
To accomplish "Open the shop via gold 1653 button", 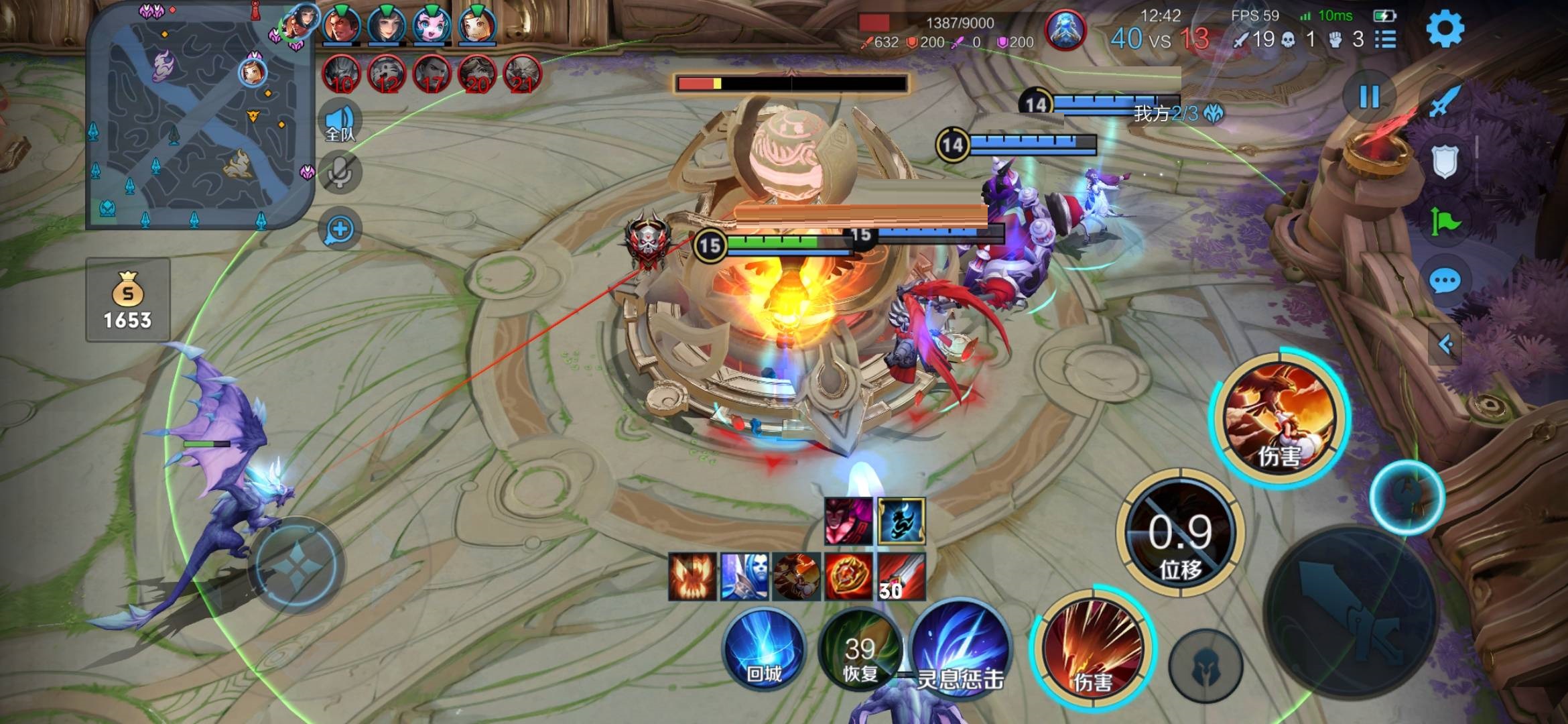I will [x=127, y=300].
